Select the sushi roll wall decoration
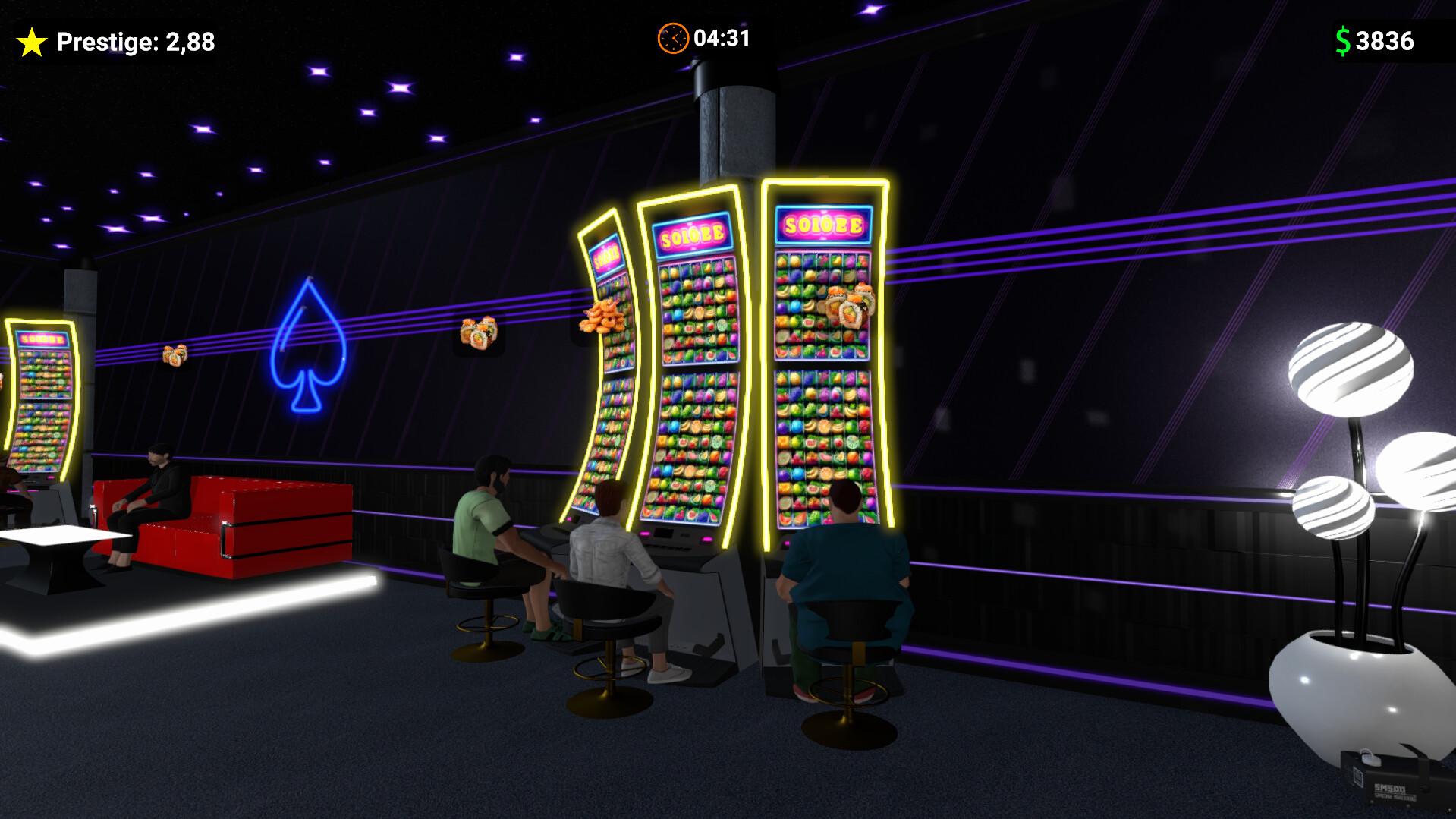Viewport: 1456px width, 819px height. click(x=477, y=335)
